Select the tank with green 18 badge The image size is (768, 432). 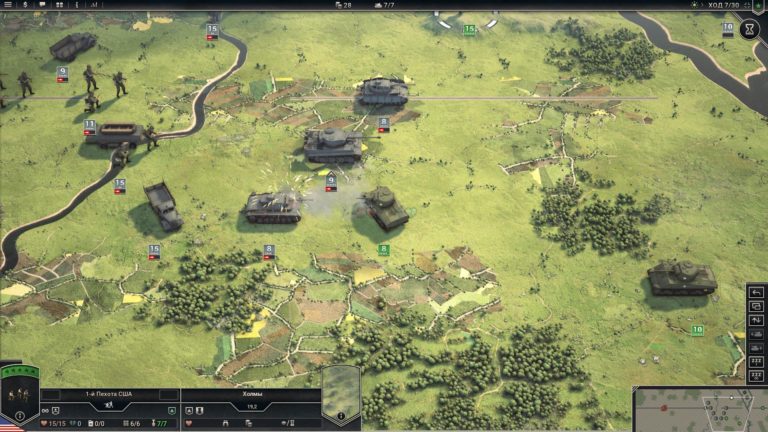682,277
